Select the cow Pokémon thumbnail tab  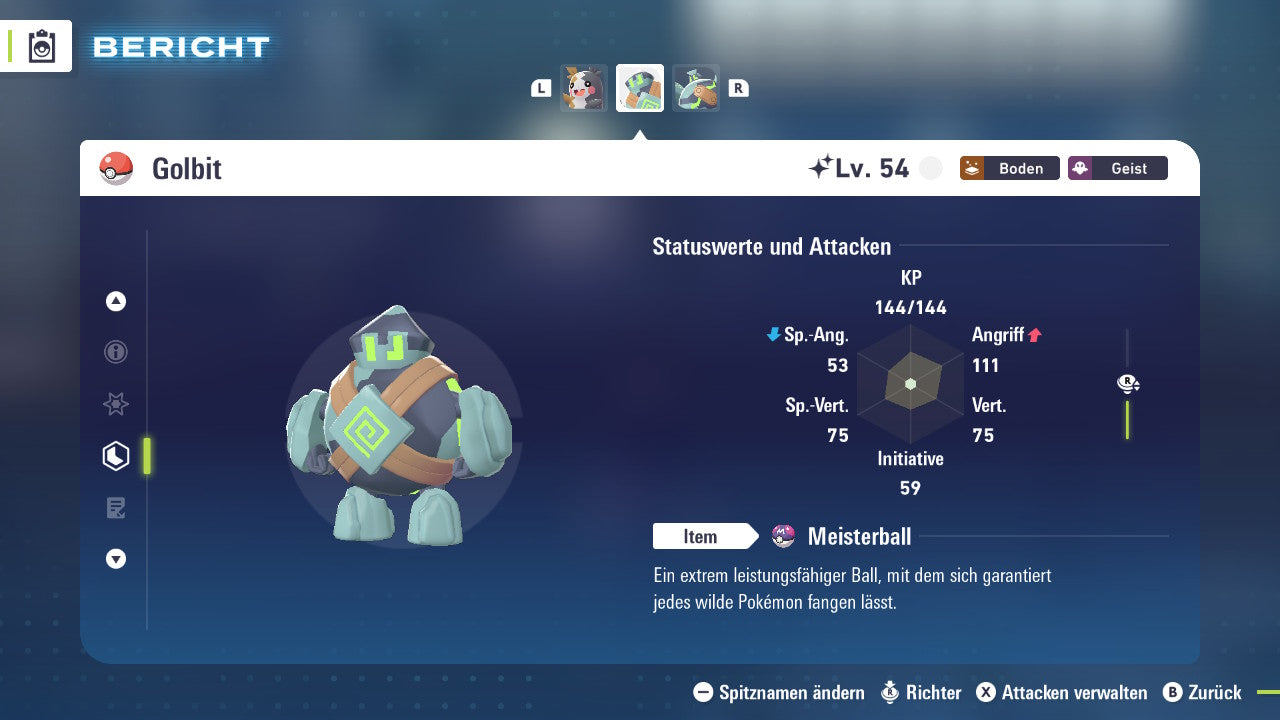pyautogui.click(x=583, y=87)
